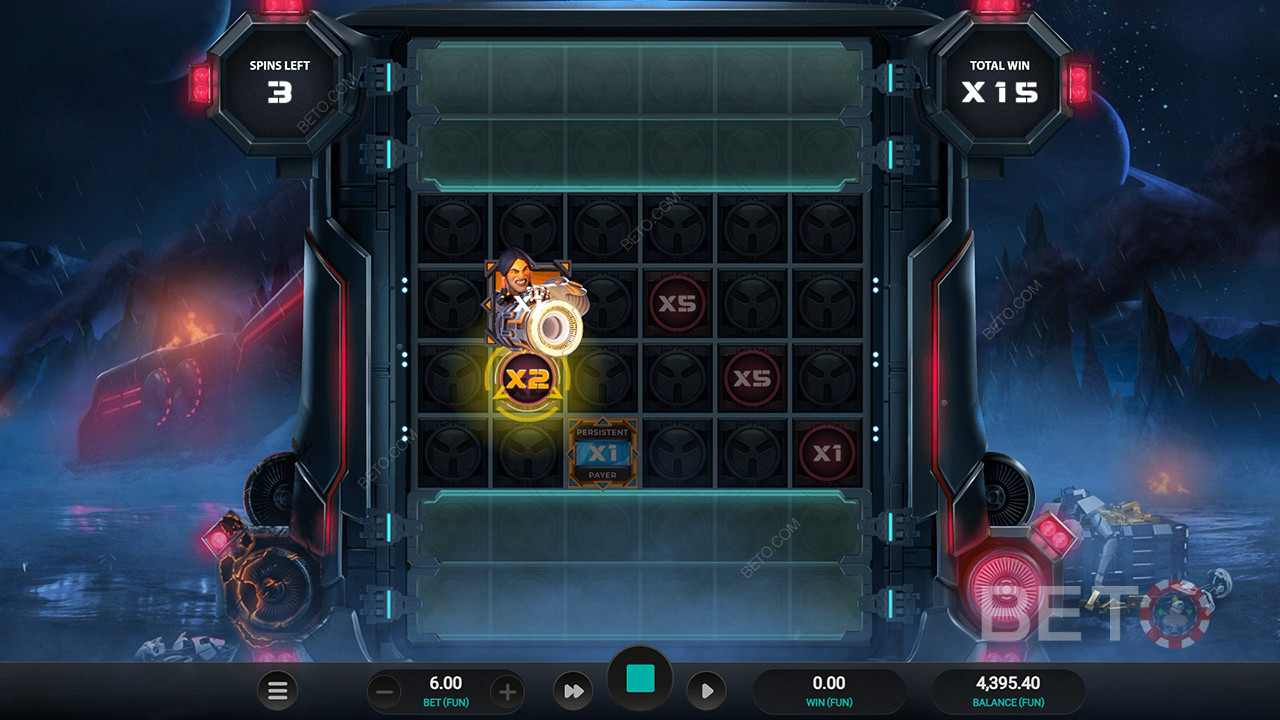
Task: Start autoplay with the play arrow
Action: click(x=706, y=691)
